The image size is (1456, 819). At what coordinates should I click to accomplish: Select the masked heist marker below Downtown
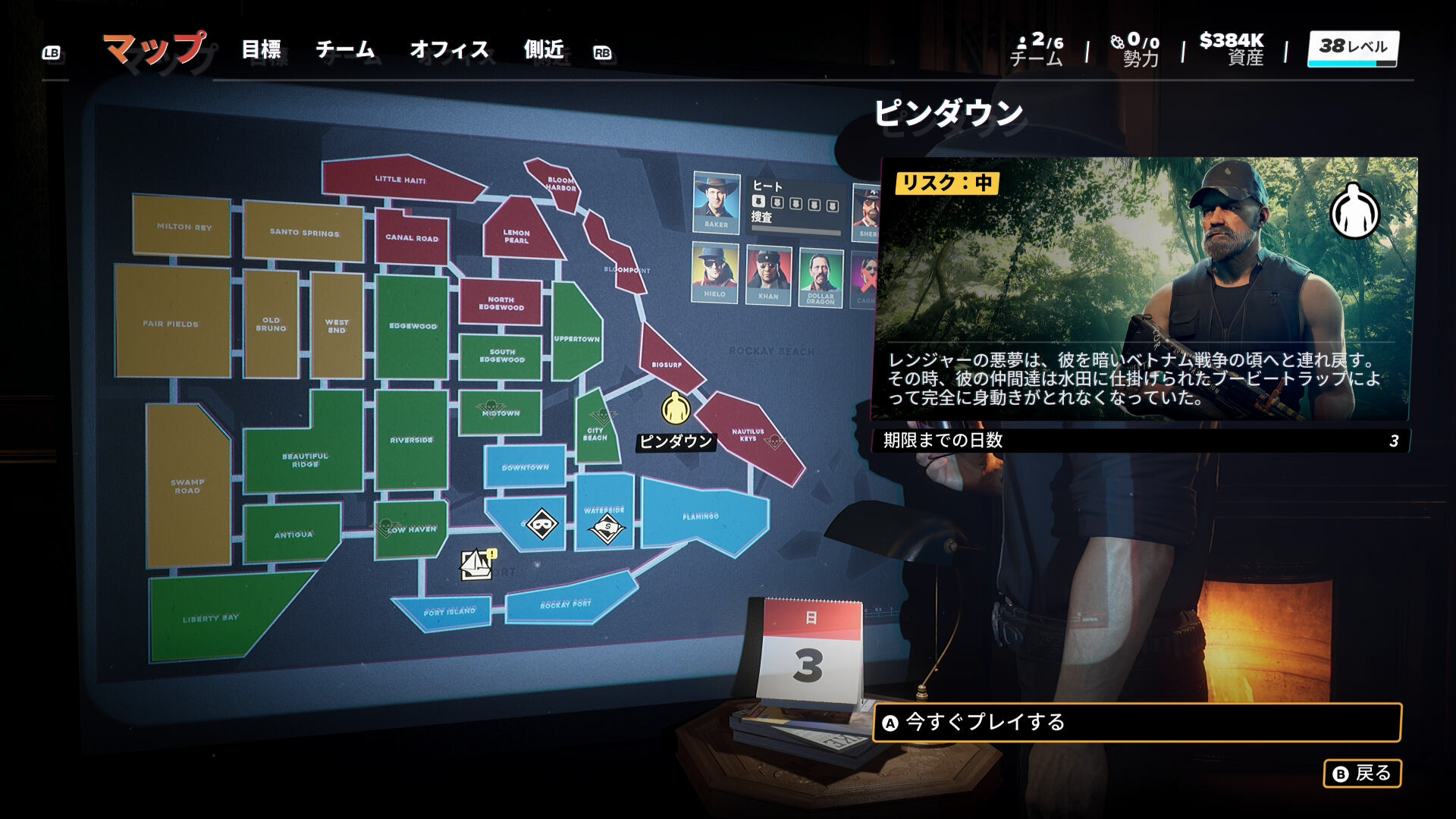(541, 524)
